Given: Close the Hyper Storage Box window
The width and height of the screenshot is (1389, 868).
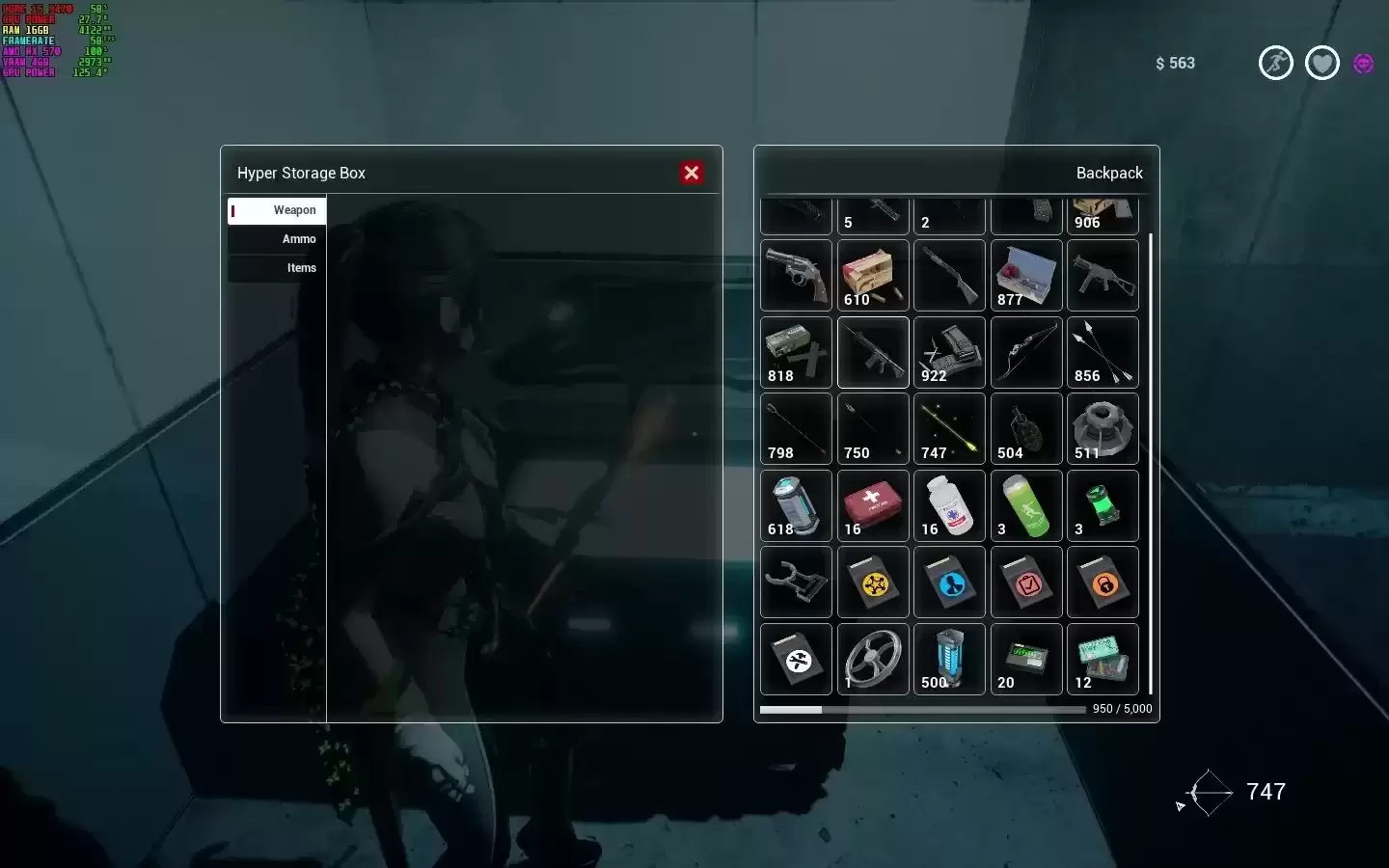Looking at the screenshot, I should pos(692,173).
